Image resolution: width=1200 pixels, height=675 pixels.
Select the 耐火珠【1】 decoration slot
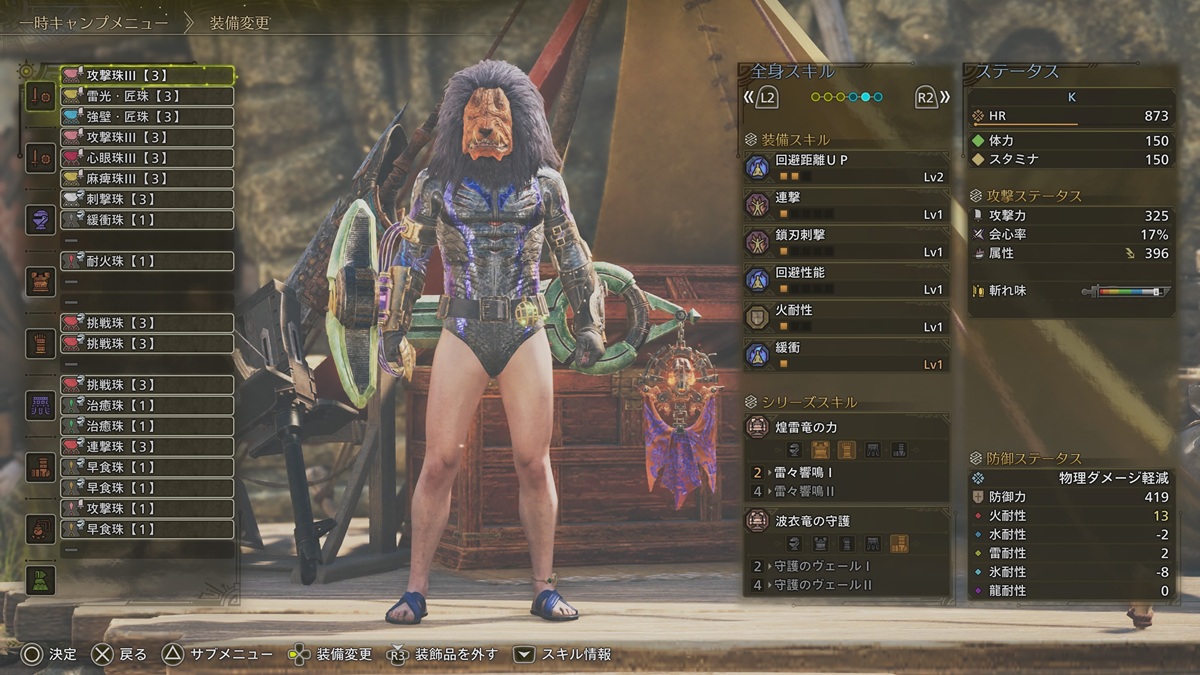[x=147, y=261]
